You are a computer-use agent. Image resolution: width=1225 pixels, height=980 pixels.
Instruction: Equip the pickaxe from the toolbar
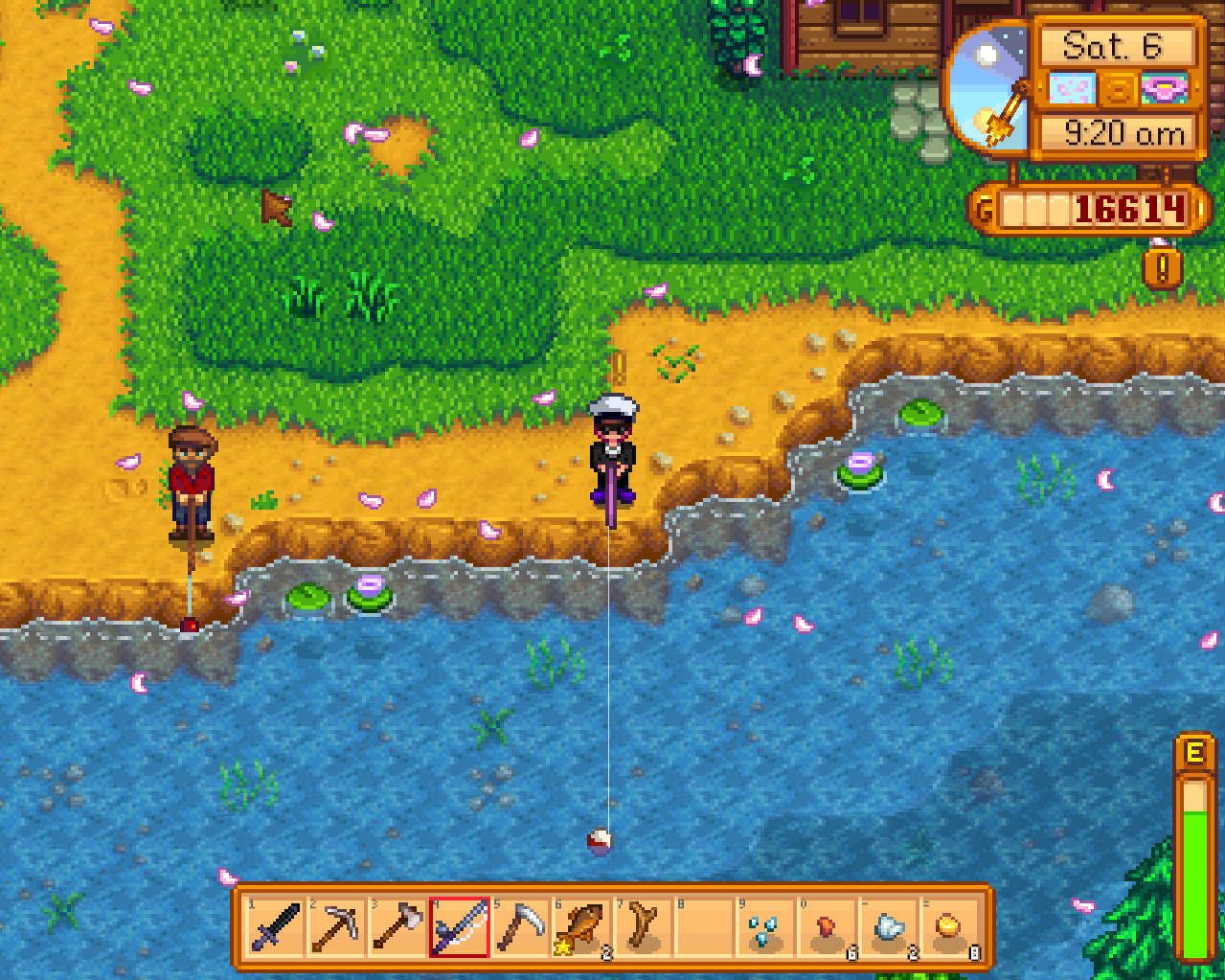click(337, 927)
